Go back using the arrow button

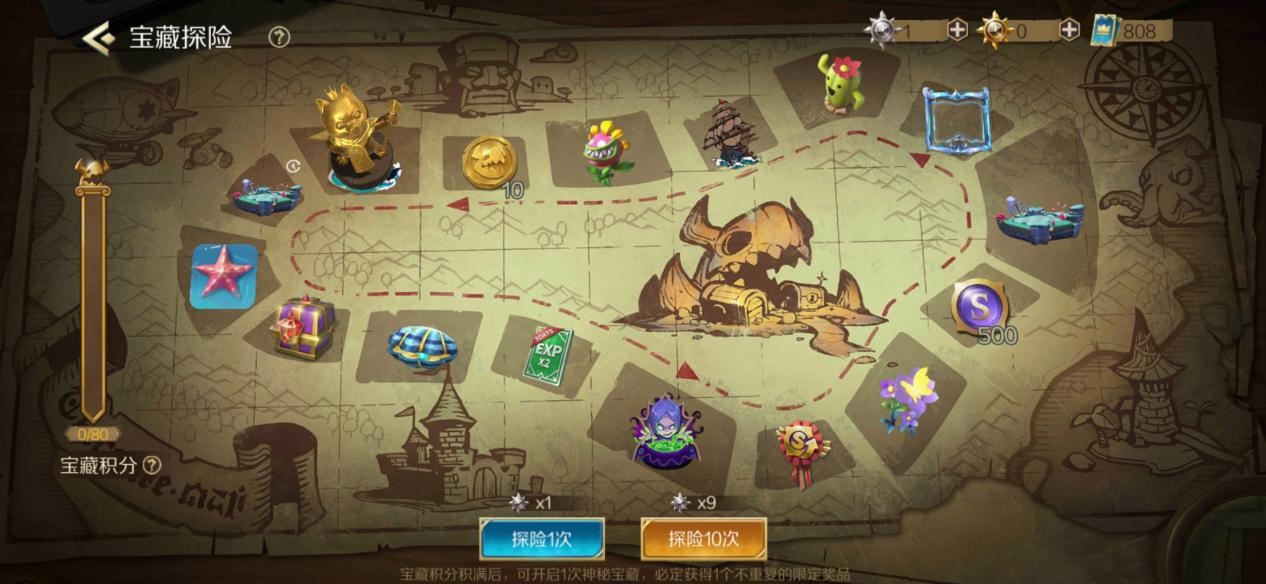coord(97,39)
